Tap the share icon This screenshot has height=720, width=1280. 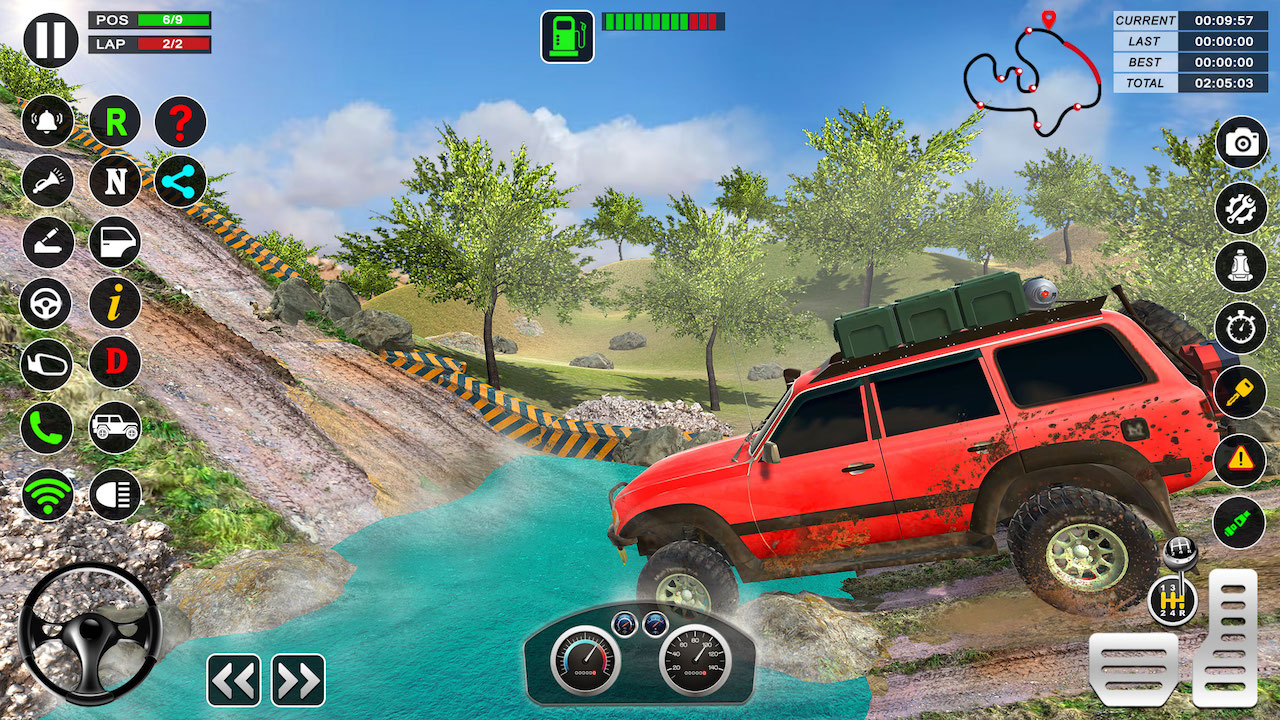point(180,181)
